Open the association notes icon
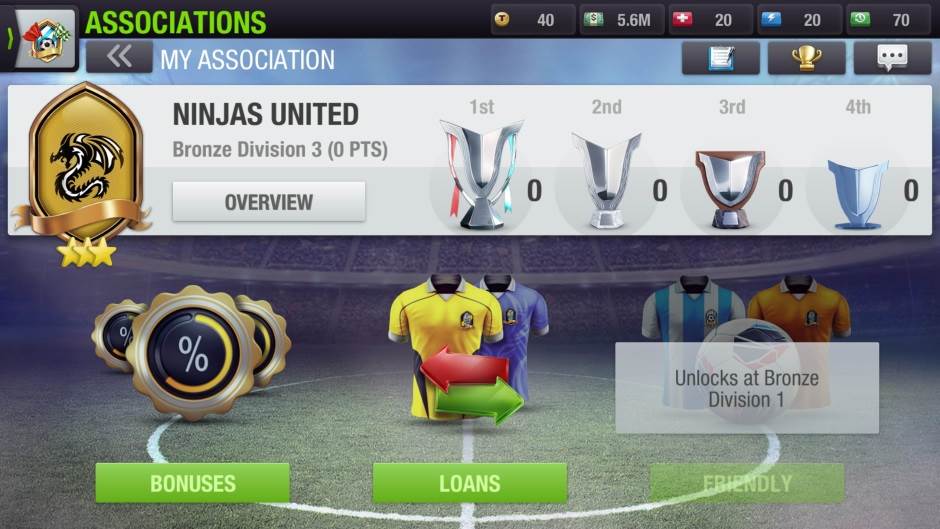 point(720,58)
